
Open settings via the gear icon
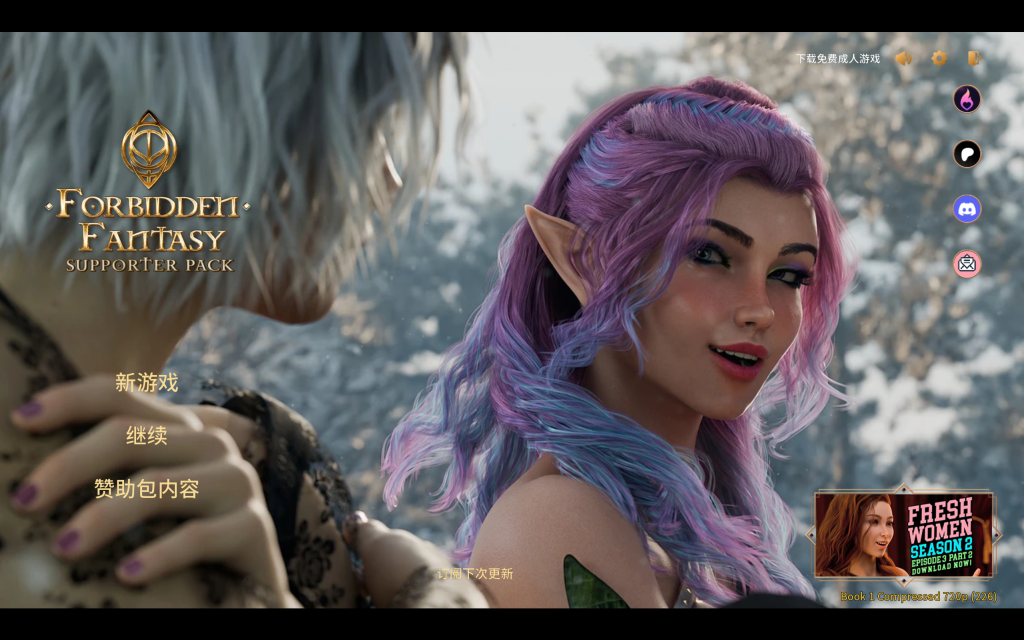point(939,58)
